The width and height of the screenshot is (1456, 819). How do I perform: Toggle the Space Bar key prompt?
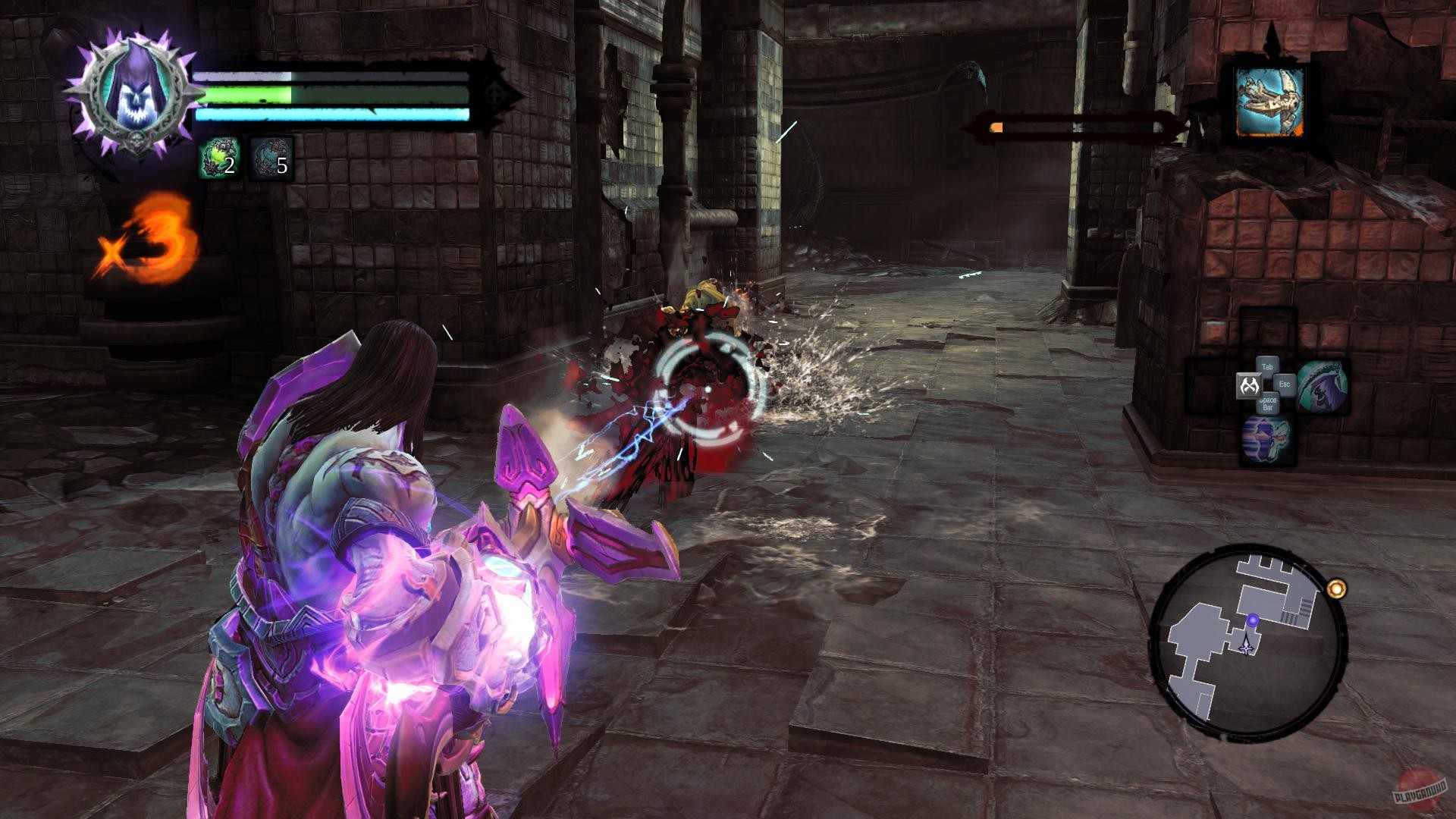(x=1266, y=403)
